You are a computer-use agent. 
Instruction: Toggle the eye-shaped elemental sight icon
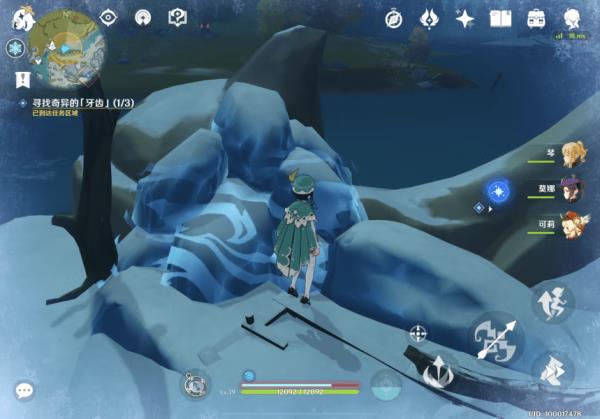click(108, 17)
